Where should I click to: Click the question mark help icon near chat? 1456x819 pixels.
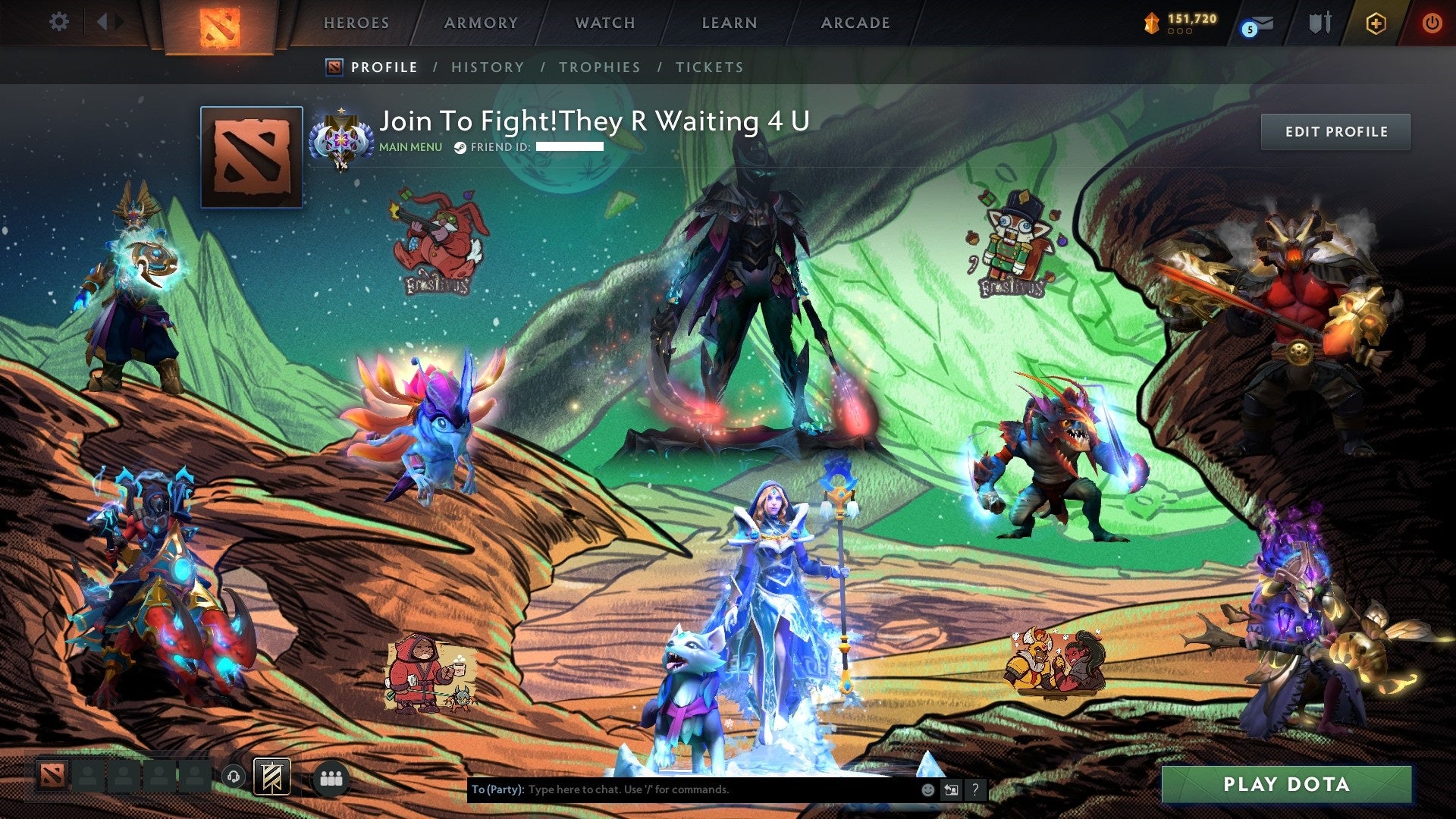[x=975, y=789]
